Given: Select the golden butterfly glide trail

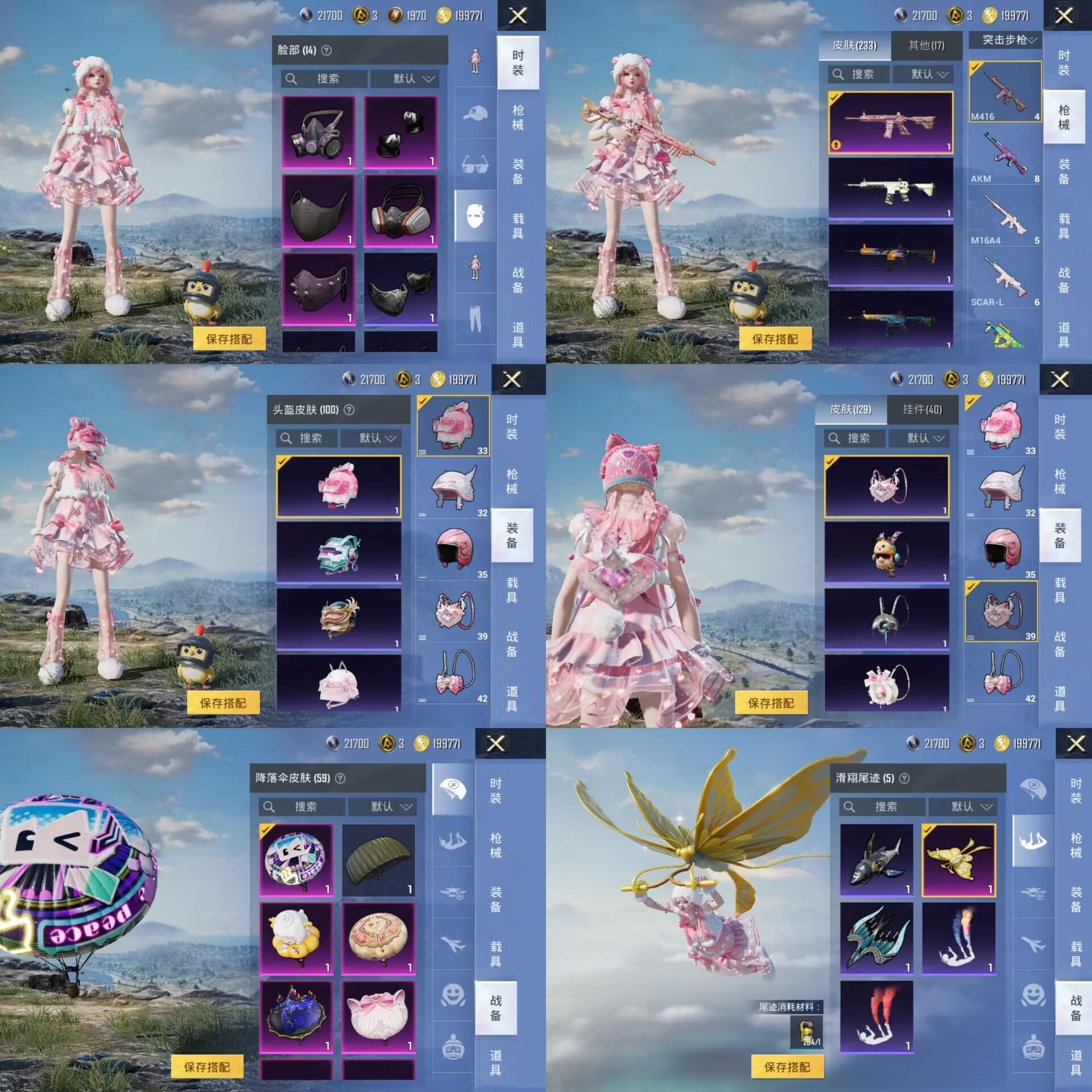Looking at the screenshot, I should 958,860.
